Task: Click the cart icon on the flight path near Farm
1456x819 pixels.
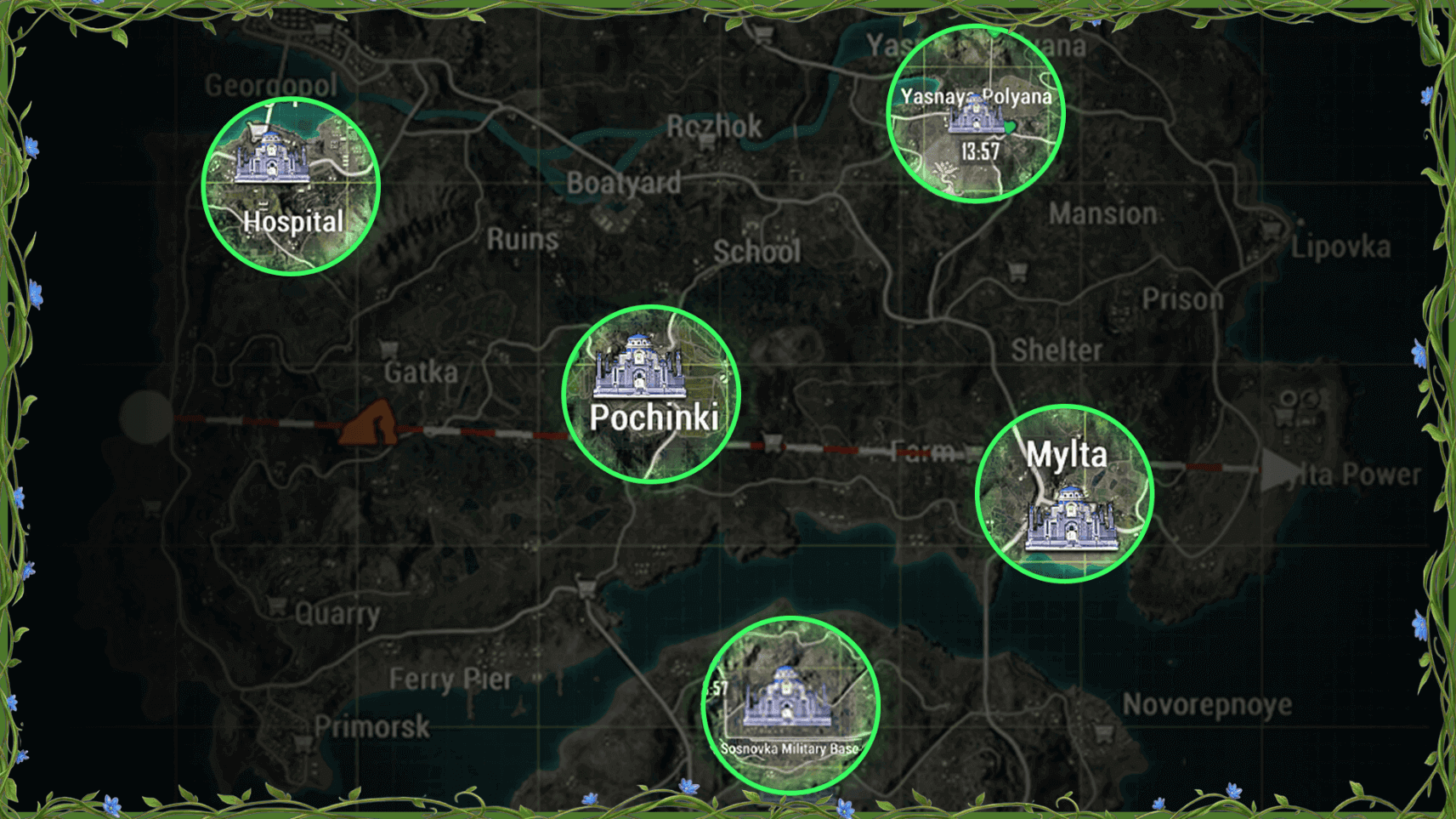Action: [772, 441]
